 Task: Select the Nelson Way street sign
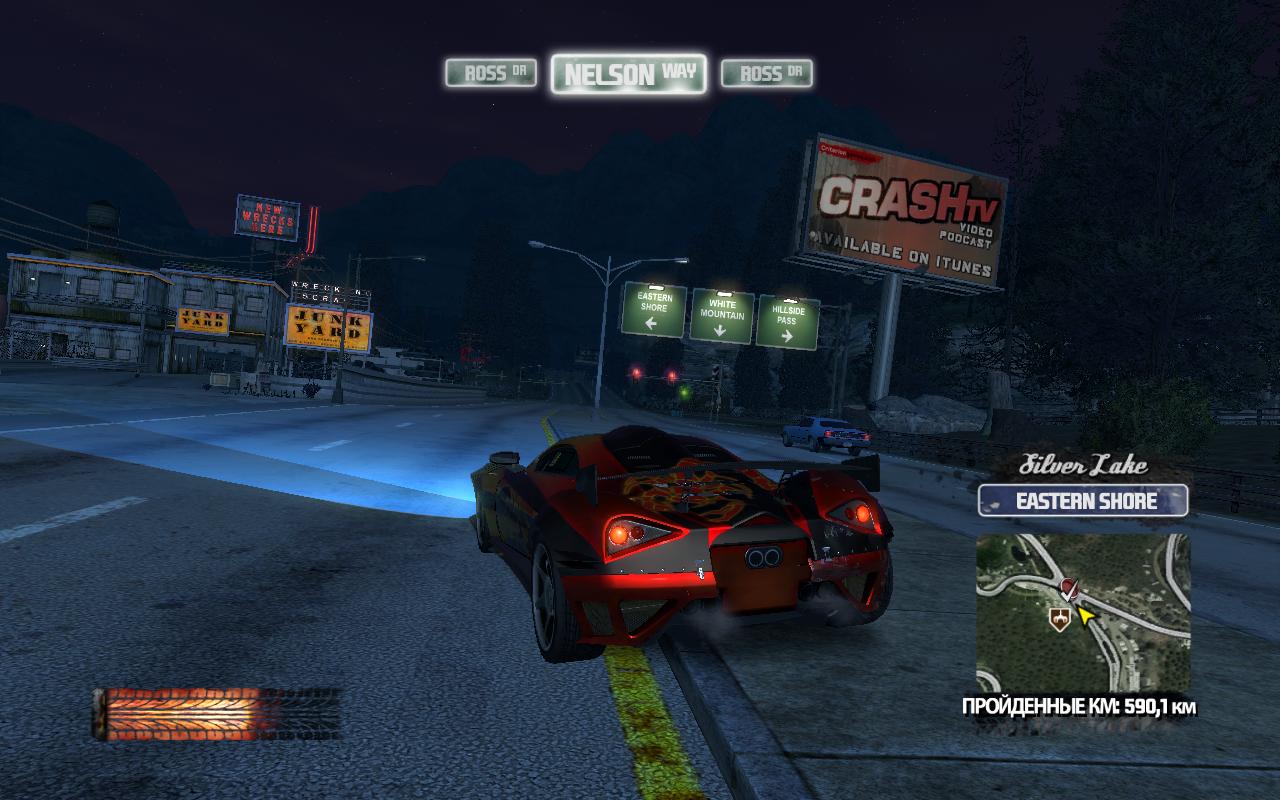[x=628, y=74]
